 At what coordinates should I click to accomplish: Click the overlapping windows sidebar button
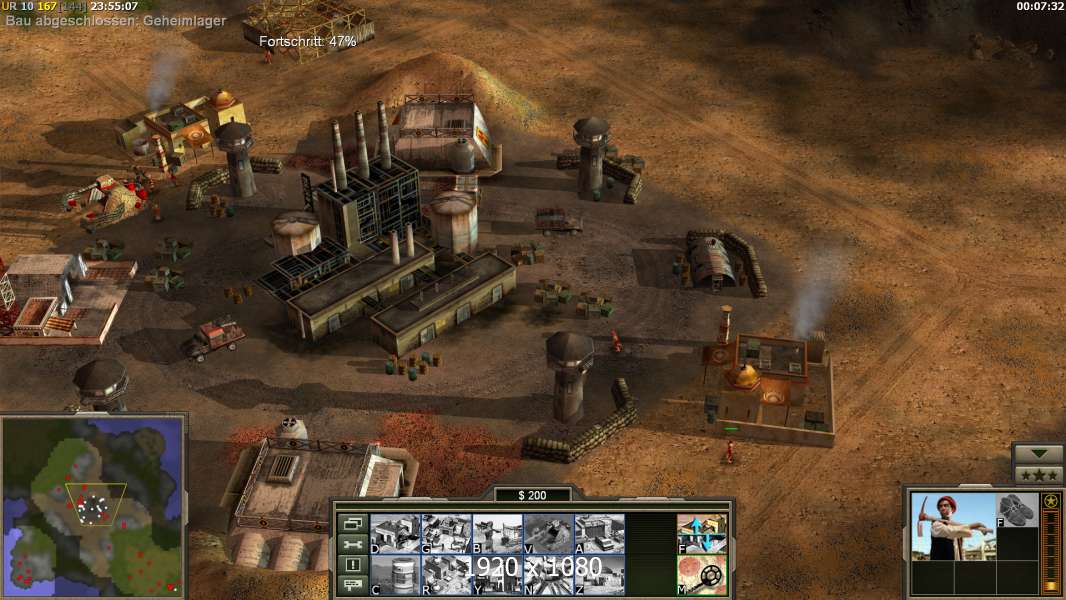pos(352,523)
